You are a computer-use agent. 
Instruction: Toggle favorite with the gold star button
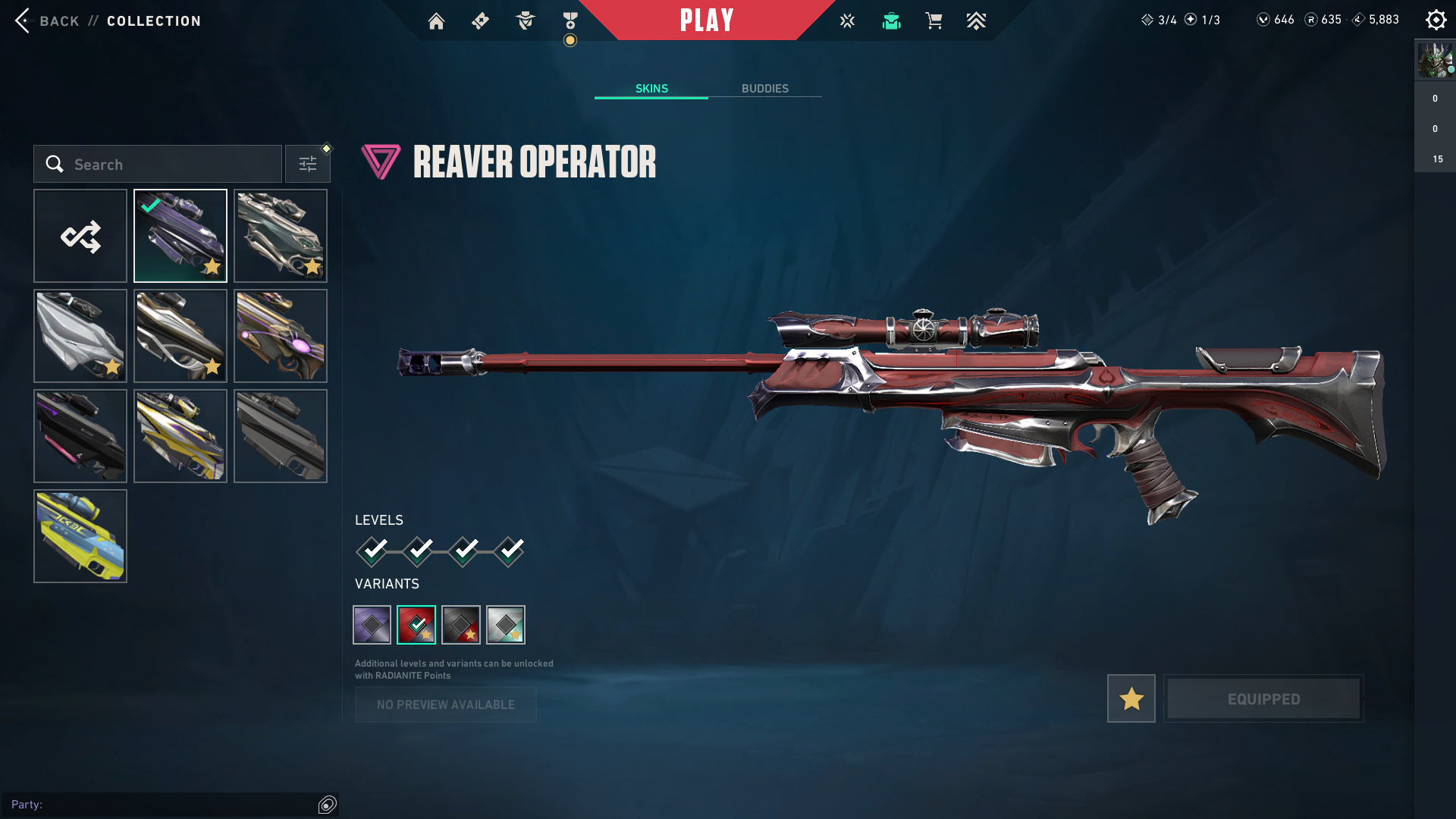(x=1131, y=698)
